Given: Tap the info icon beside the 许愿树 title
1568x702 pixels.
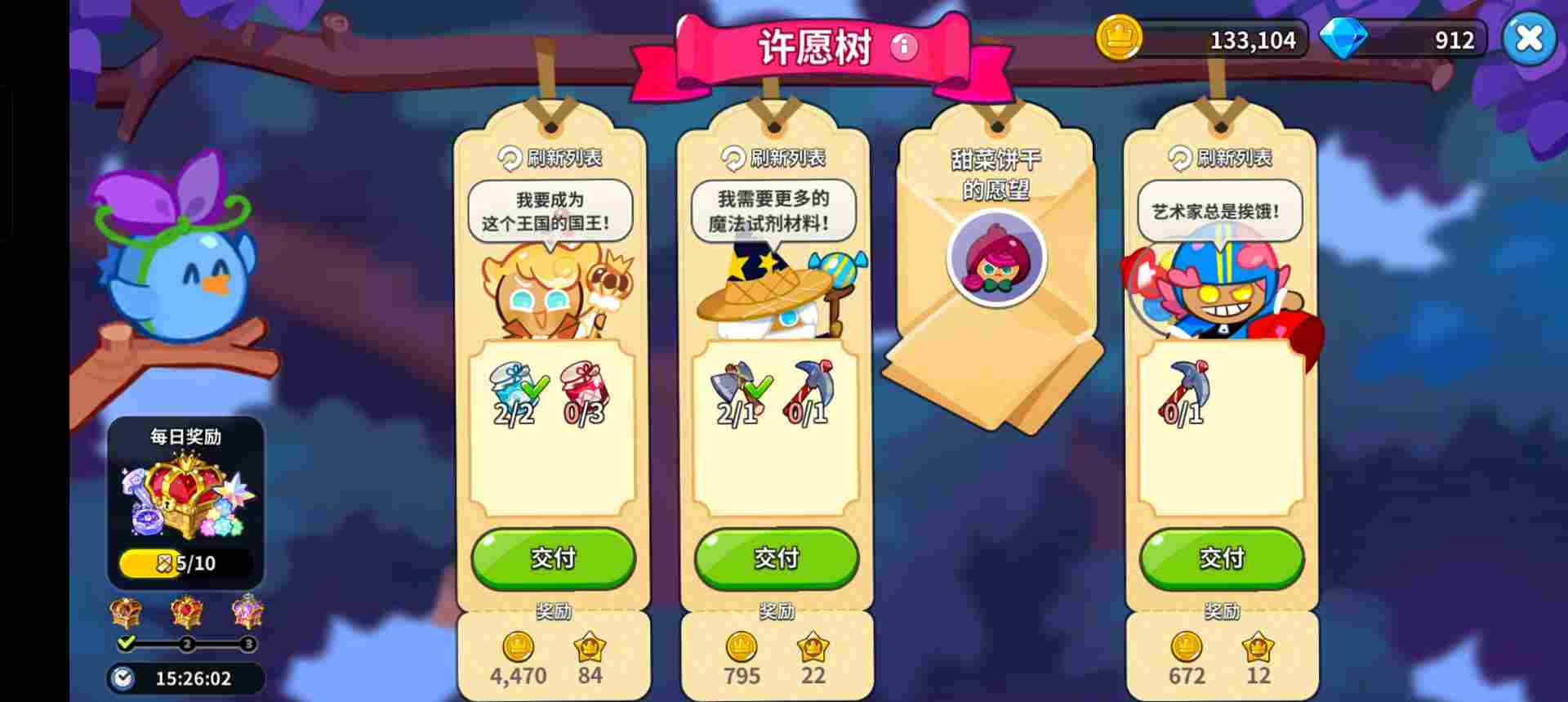Looking at the screenshot, I should pyautogui.click(x=903, y=47).
